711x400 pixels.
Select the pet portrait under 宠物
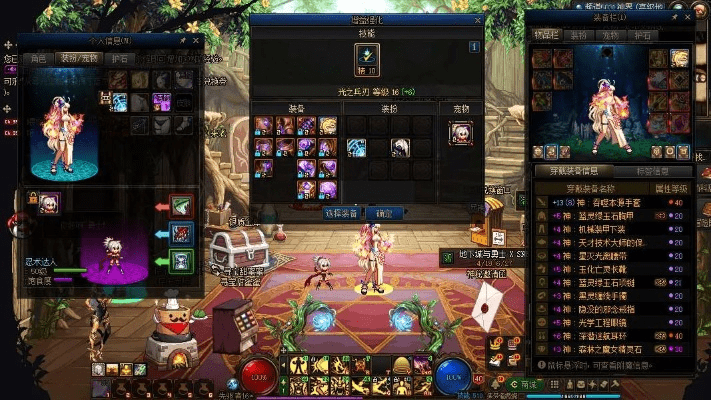coord(461,133)
